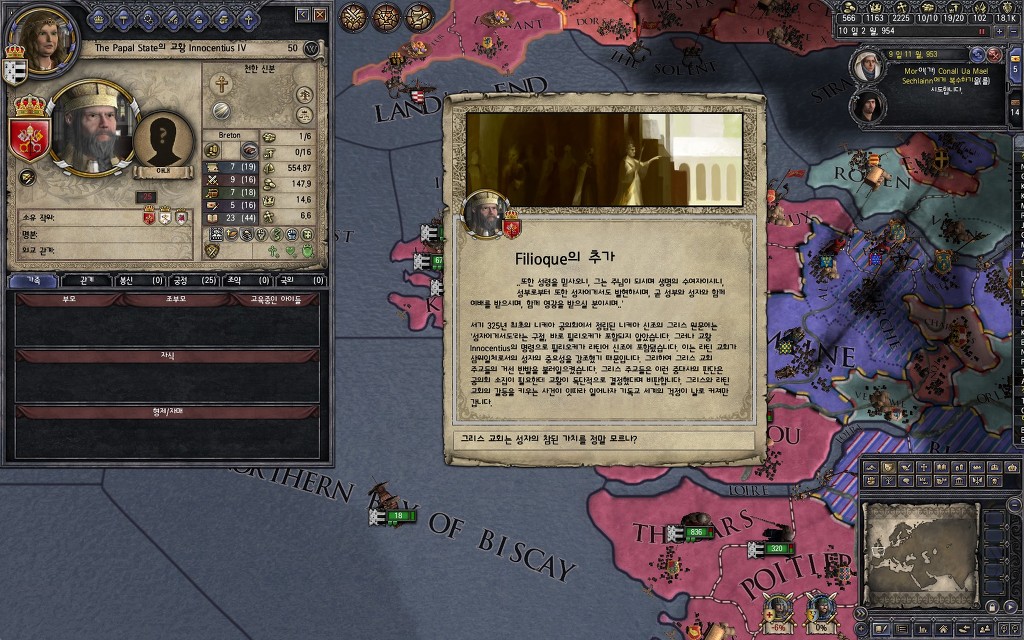Open the Wikipedia link for Innocentius IV
Screen dimensions: 1024x640
(x=311, y=48)
